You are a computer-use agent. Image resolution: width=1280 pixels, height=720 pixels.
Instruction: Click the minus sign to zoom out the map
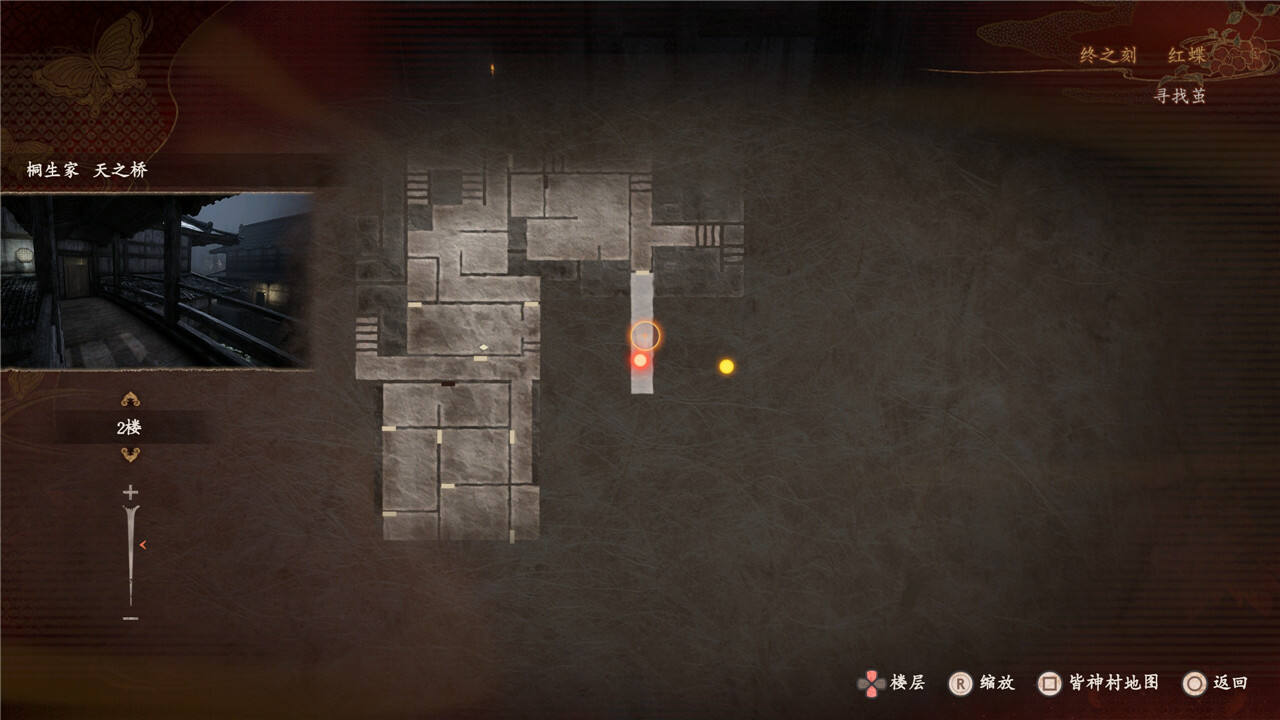[x=130, y=619]
